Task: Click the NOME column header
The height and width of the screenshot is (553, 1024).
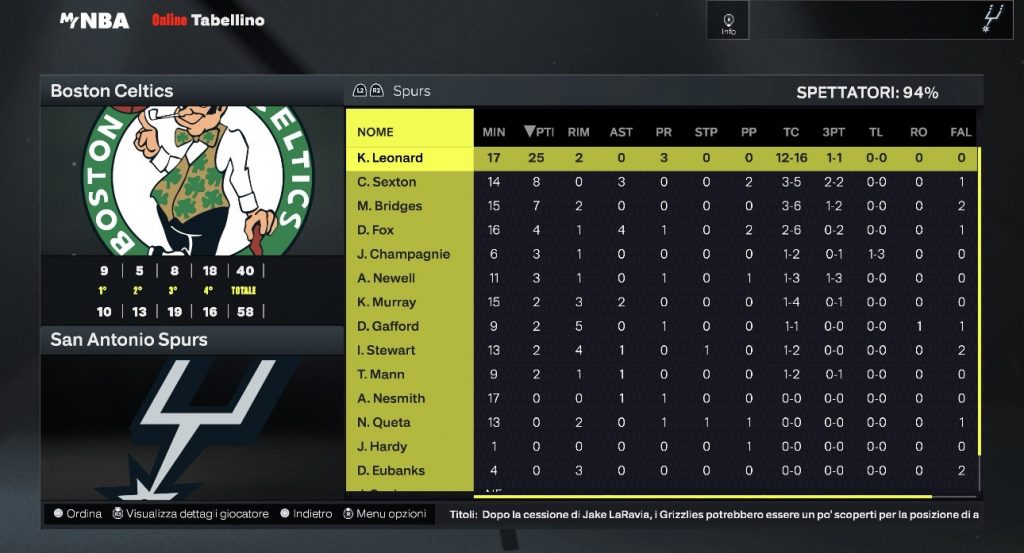Action: [376, 132]
